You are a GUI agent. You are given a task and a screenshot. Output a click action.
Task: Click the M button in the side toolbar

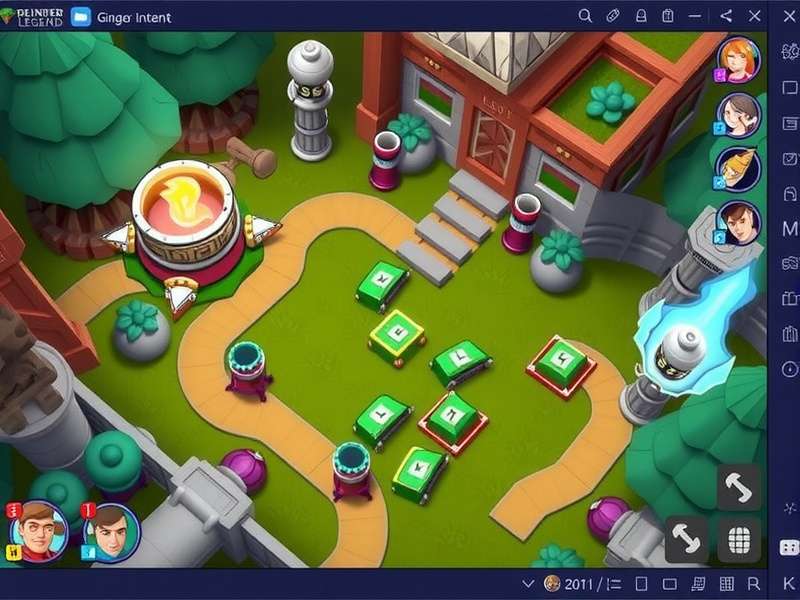pyautogui.click(x=788, y=229)
